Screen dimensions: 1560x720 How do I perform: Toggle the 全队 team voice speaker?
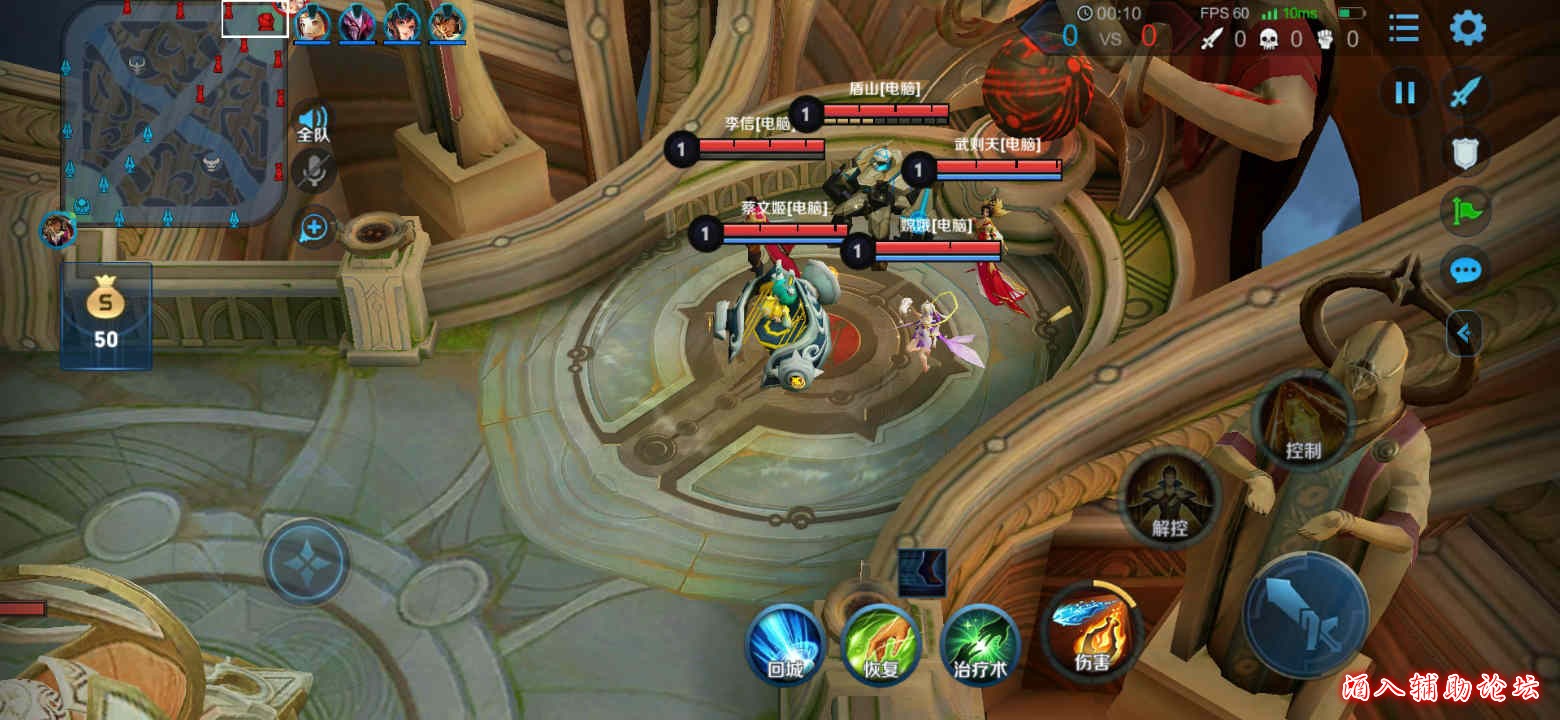[x=313, y=122]
